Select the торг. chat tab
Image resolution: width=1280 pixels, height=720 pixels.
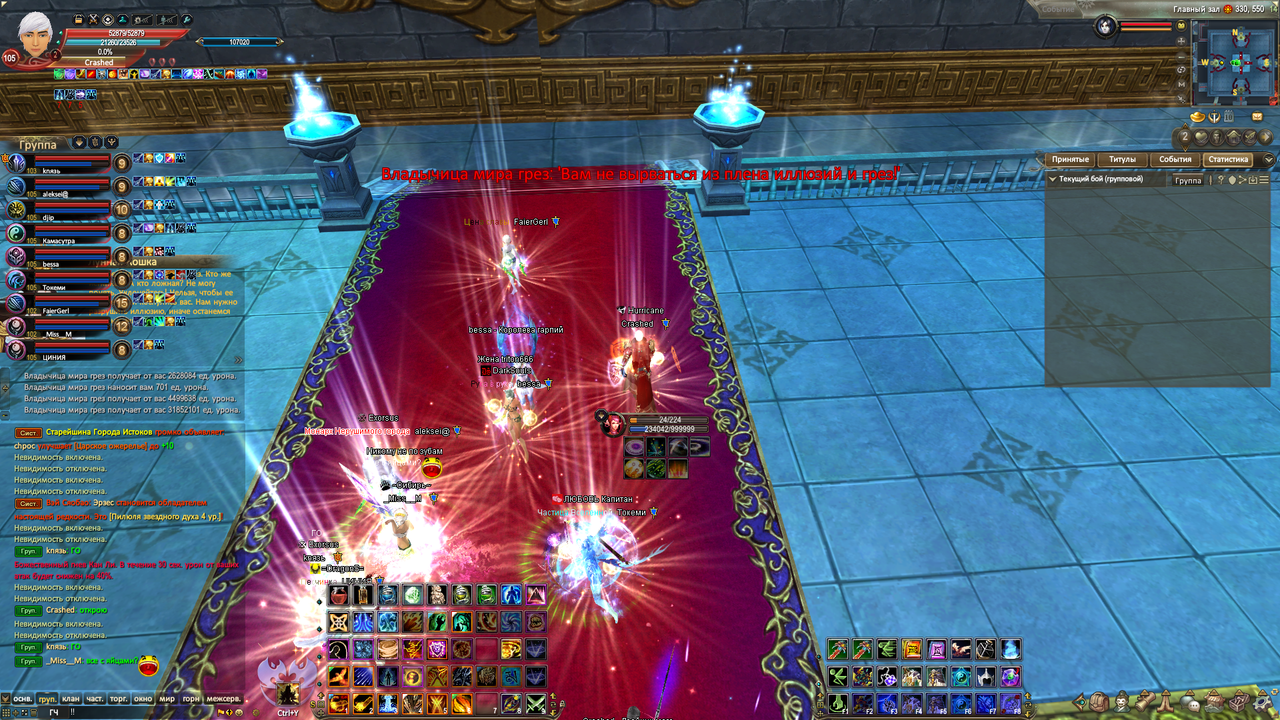click(x=119, y=699)
